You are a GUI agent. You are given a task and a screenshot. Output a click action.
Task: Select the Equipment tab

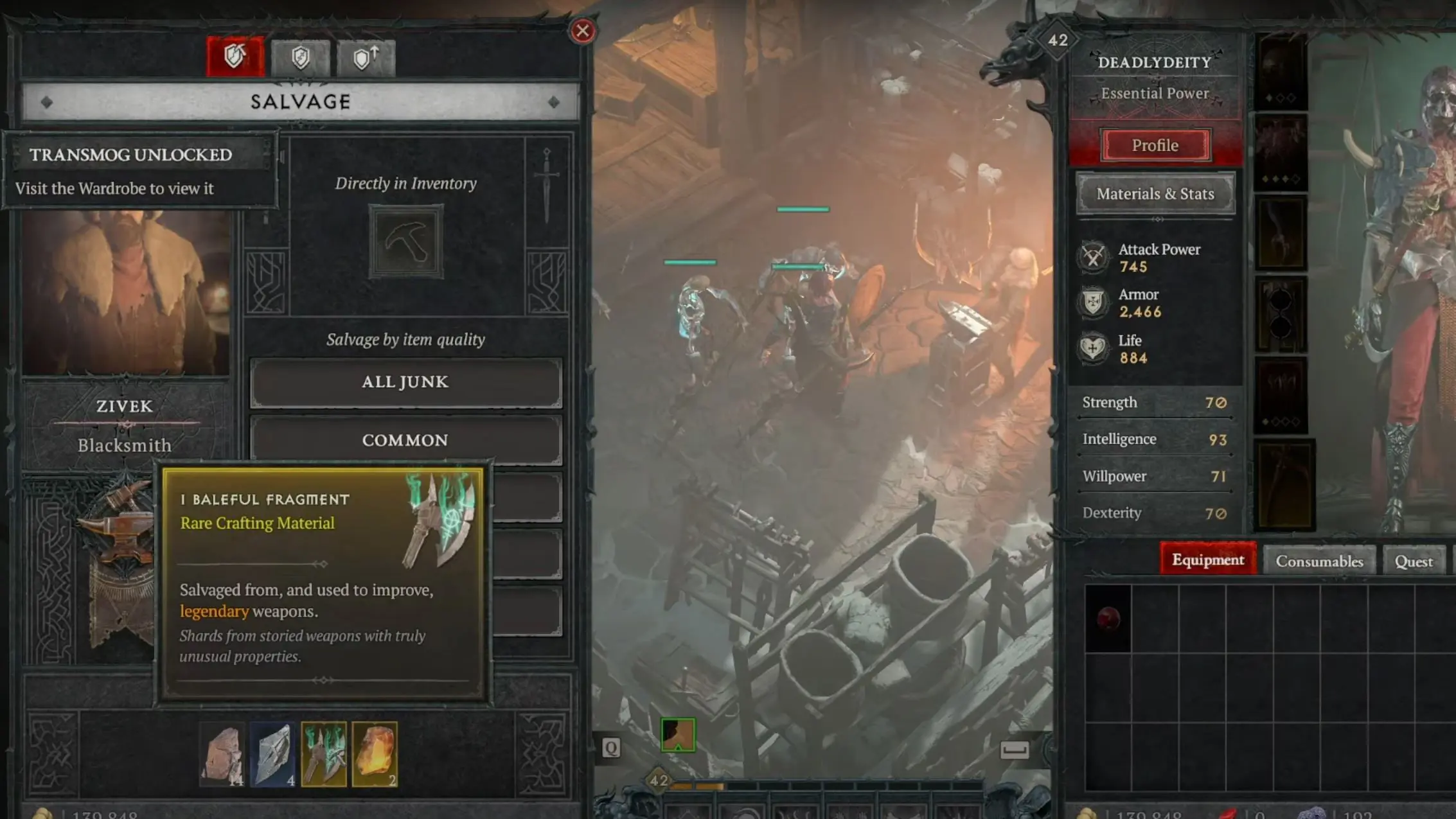pos(1208,559)
